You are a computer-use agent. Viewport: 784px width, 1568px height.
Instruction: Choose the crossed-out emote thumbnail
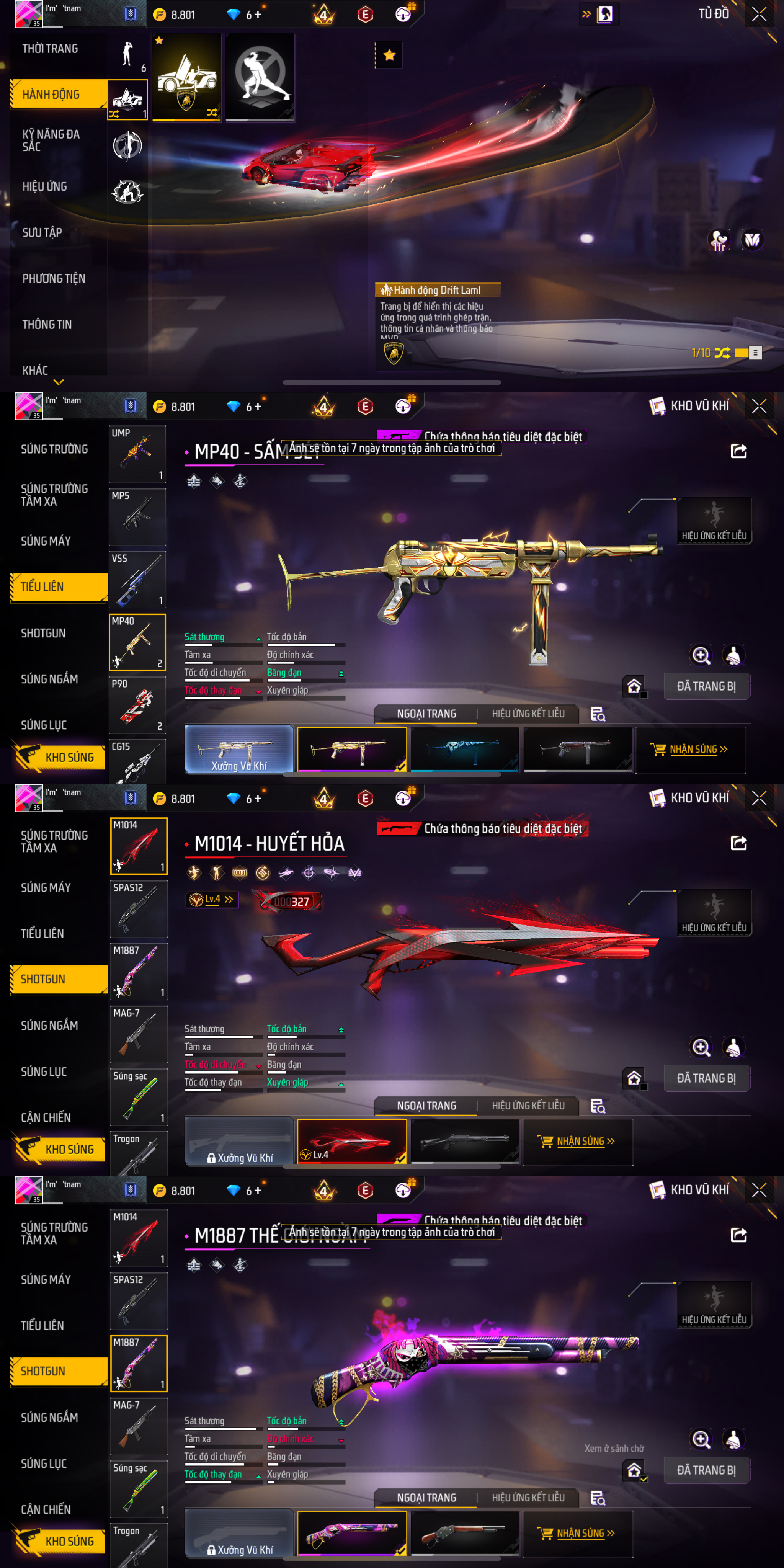(260, 77)
